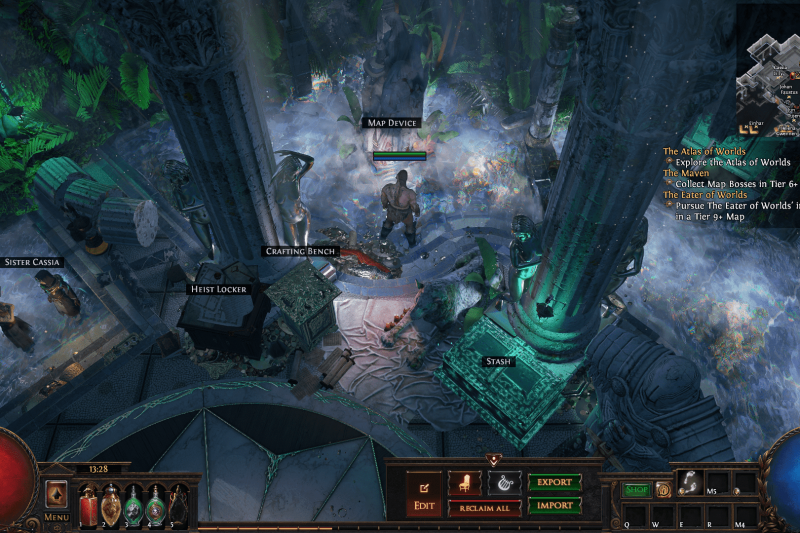Select the chair decorations icon
This screenshot has width=800, height=533.
click(464, 482)
